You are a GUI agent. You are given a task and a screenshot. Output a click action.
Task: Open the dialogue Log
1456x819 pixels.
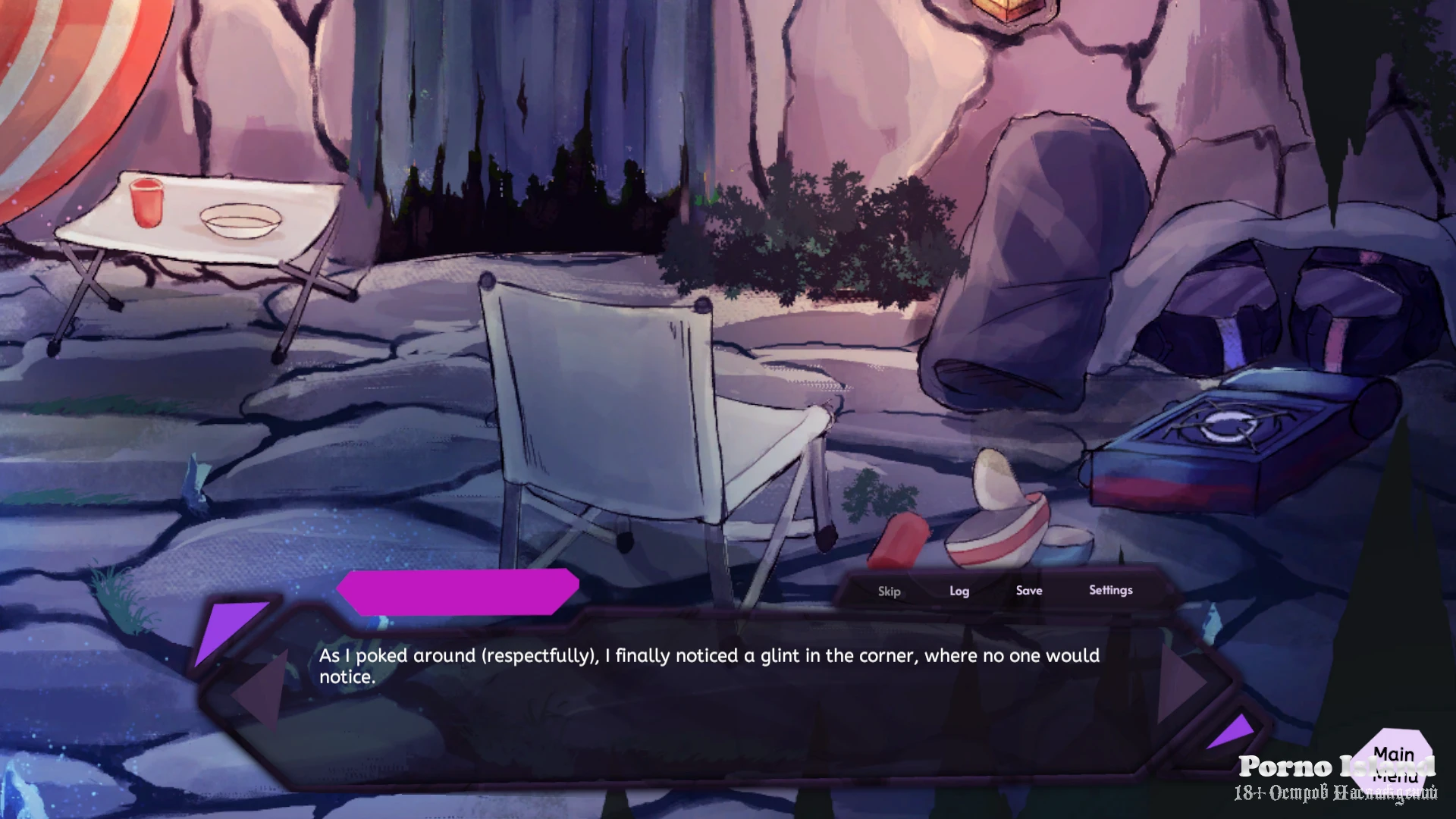[959, 591]
